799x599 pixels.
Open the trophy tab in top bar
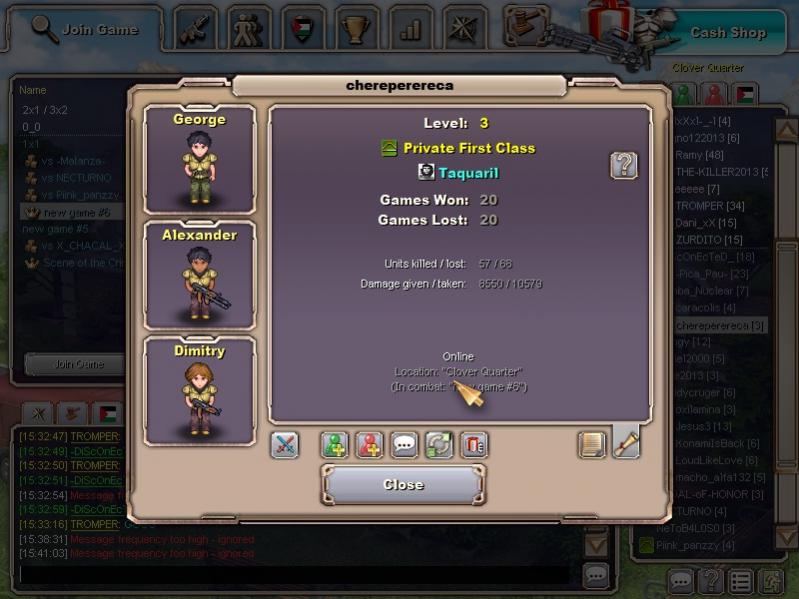[x=356, y=28]
